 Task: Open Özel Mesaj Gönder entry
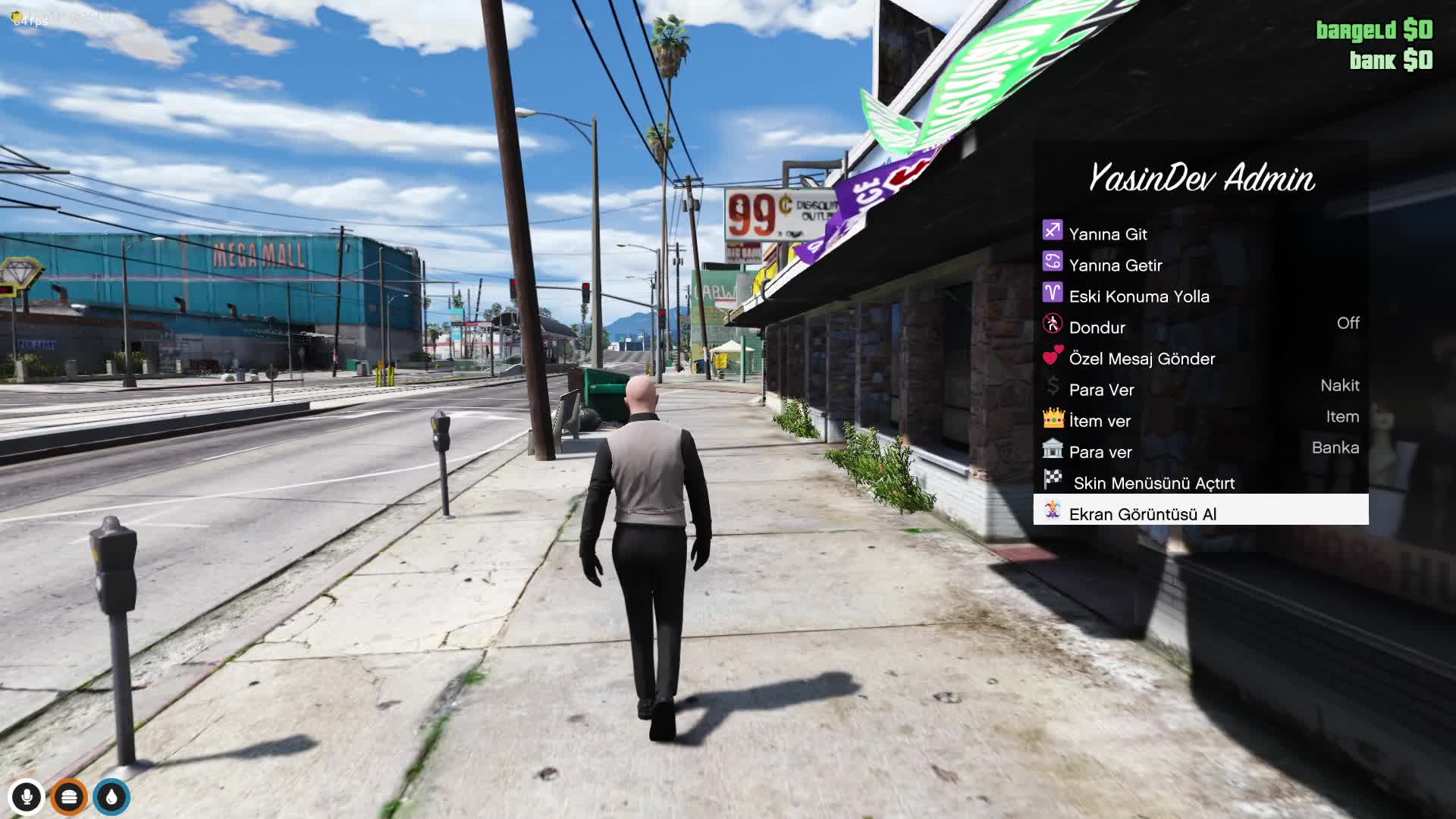point(1200,358)
